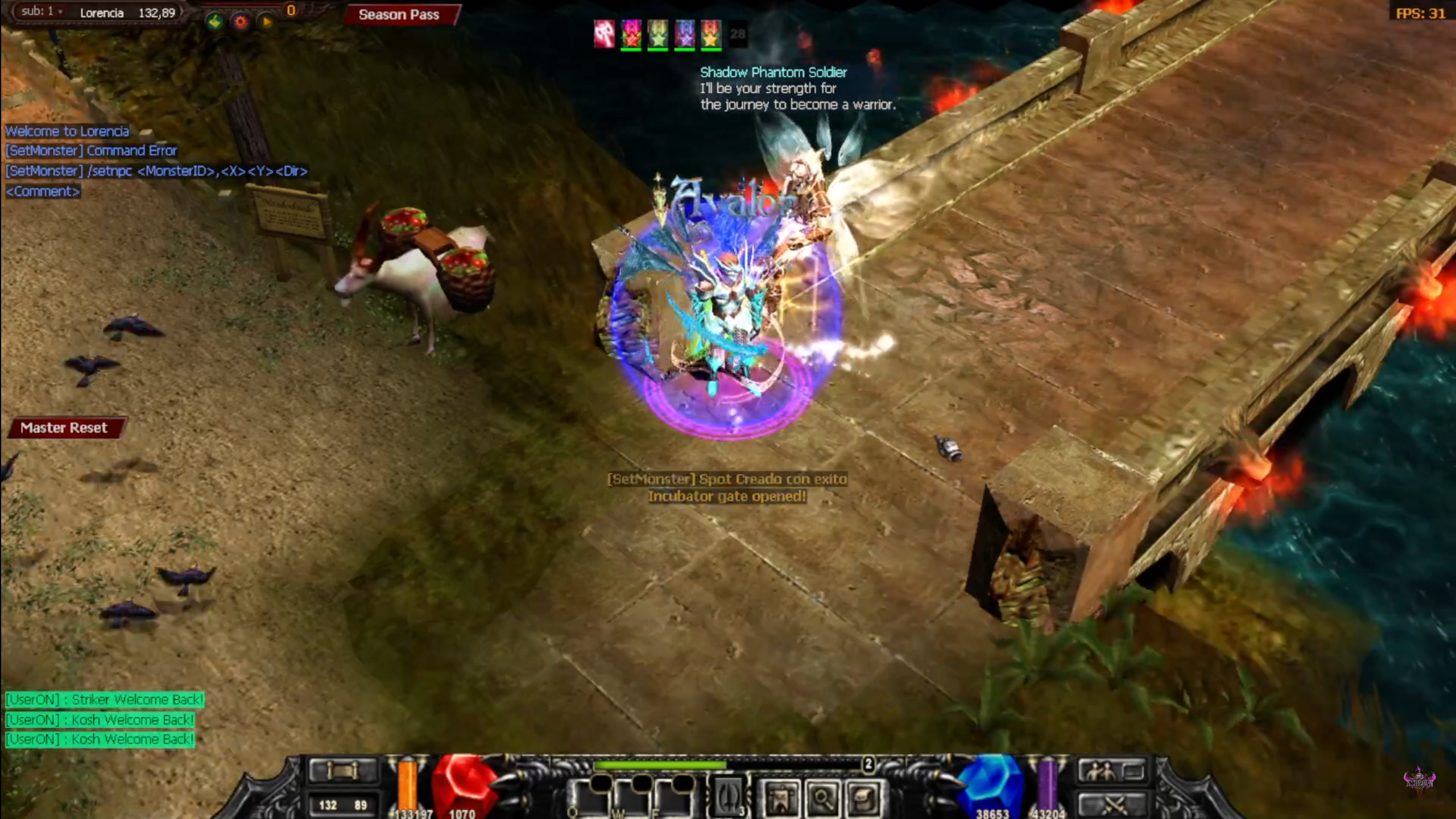Open the scroll button above the coordinates
This screenshot has width=1456, height=819.
click(x=342, y=771)
